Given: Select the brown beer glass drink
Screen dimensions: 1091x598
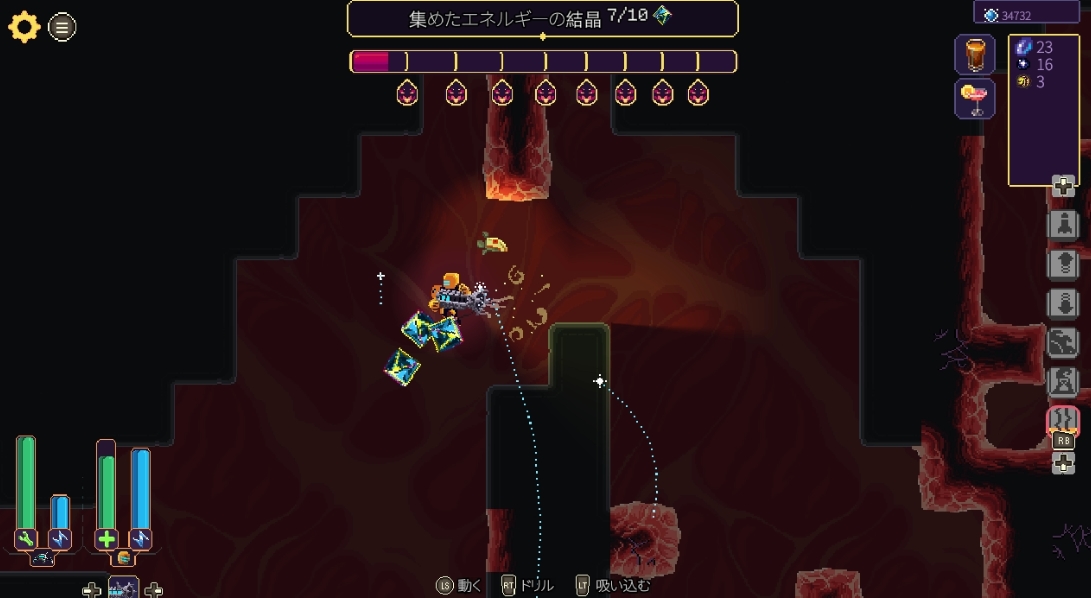Looking at the screenshot, I should 974,54.
